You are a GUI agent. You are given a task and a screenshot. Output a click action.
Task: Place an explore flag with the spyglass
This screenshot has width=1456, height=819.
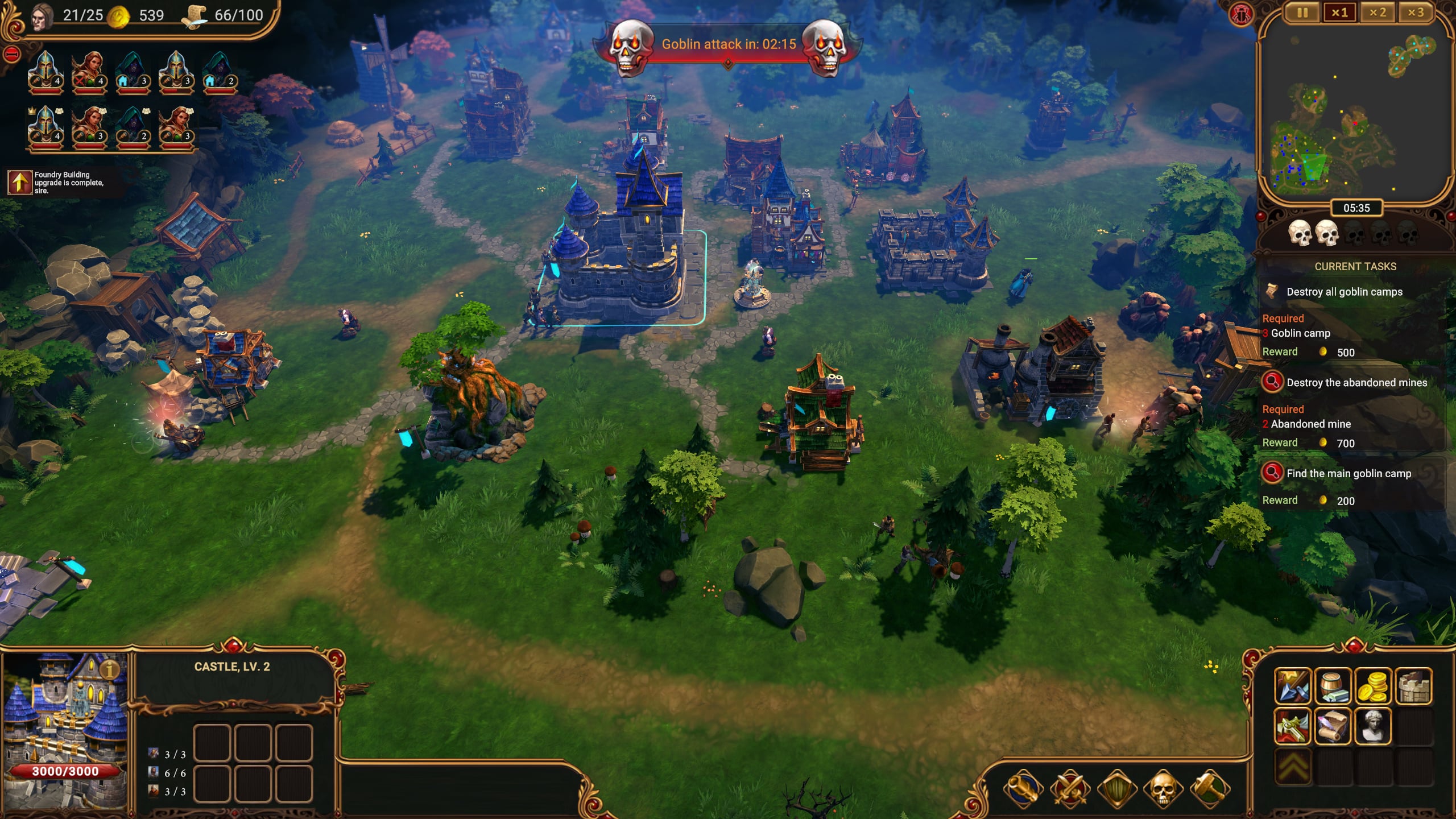click(1022, 789)
